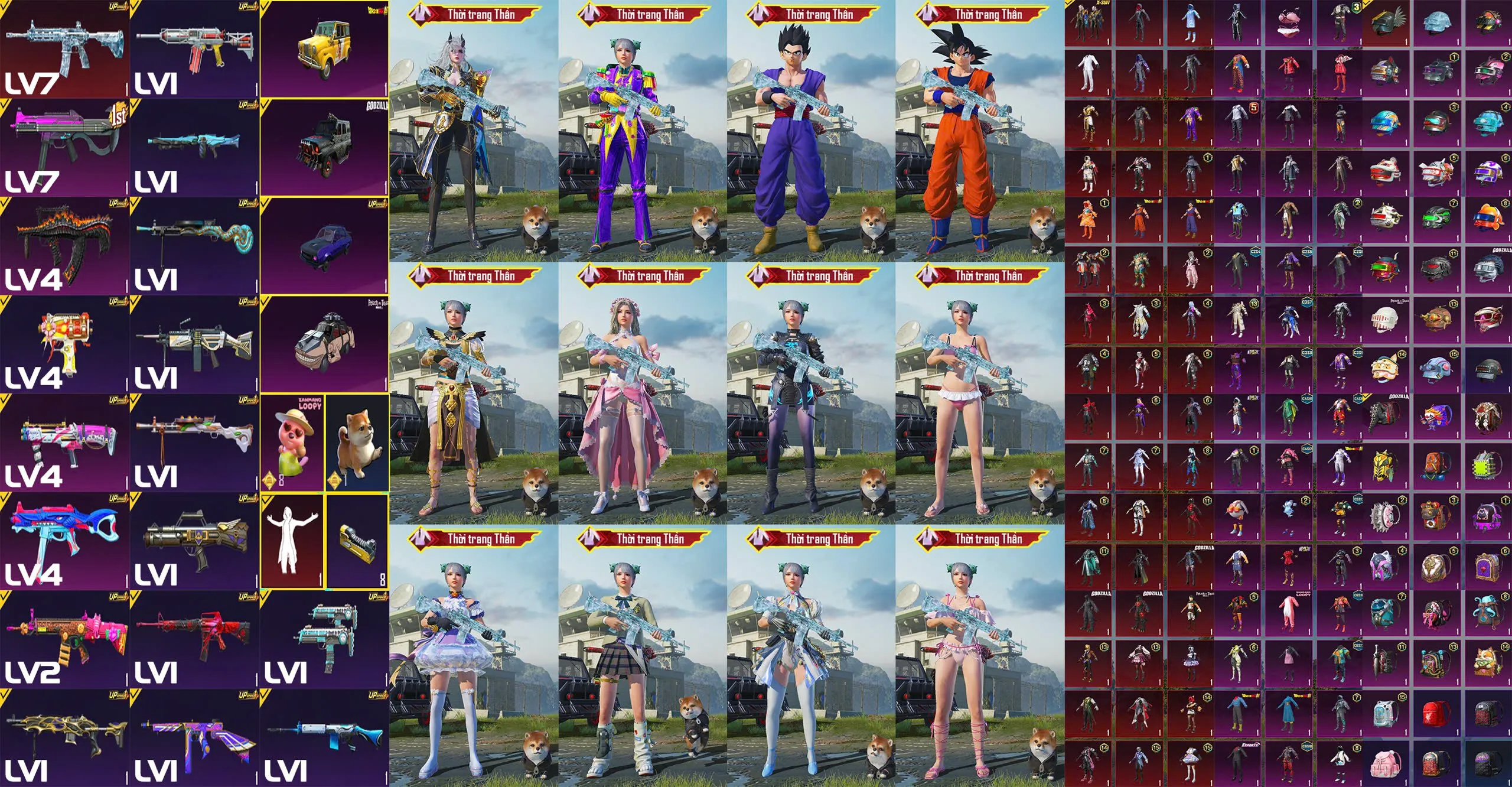Open the Zanmang Loopy pink character tile
This screenshot has height=787, width=1512.
tap(292, 442)
